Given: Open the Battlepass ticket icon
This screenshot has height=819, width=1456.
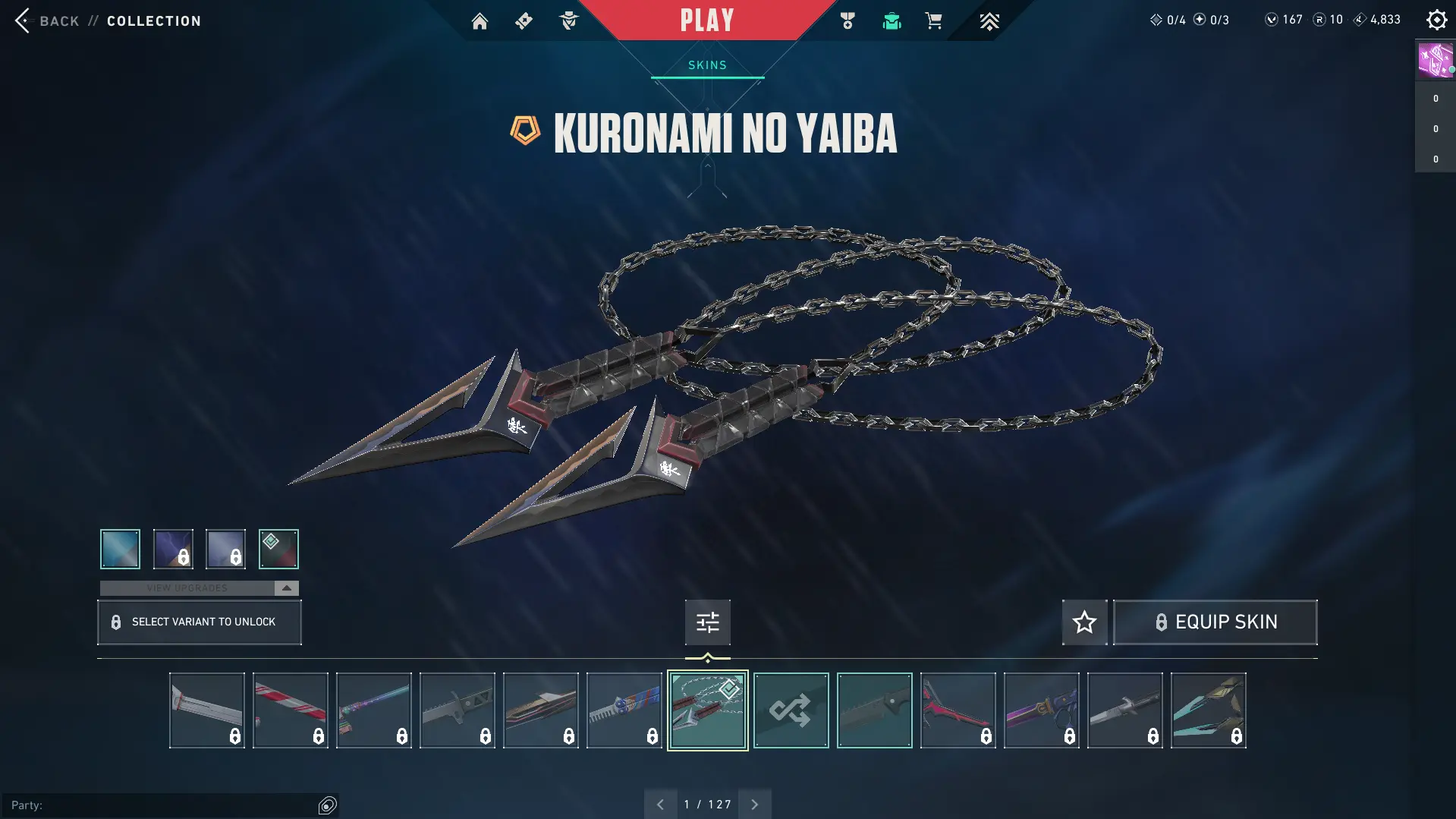Looking at the screenshot, I should (524, 20).
